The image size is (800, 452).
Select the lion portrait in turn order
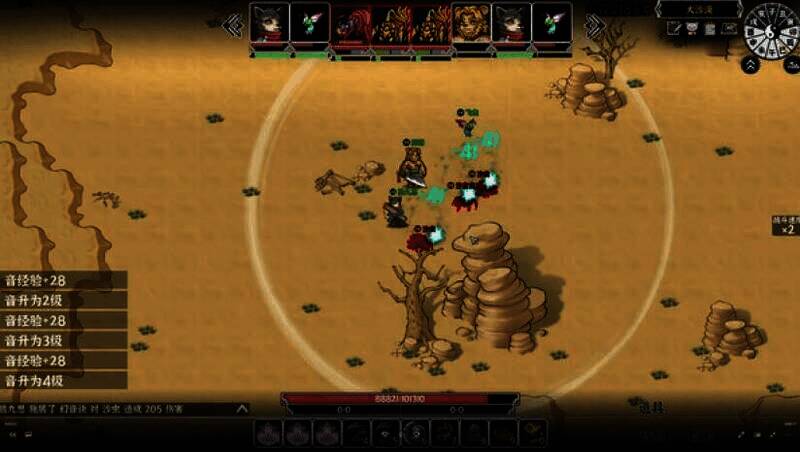(471, 23)
